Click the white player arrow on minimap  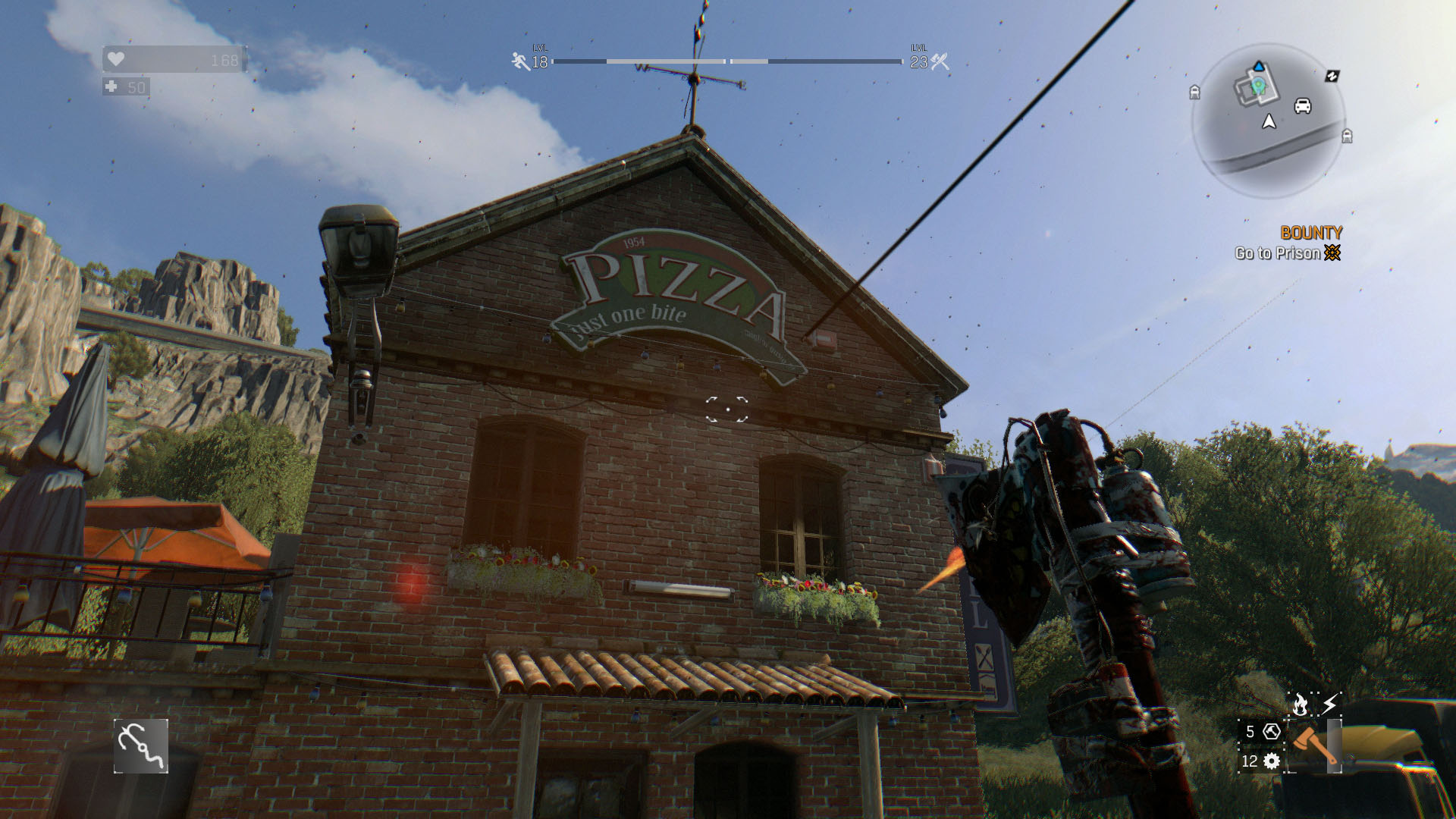pyautogui.click(x=1269, y=121)
